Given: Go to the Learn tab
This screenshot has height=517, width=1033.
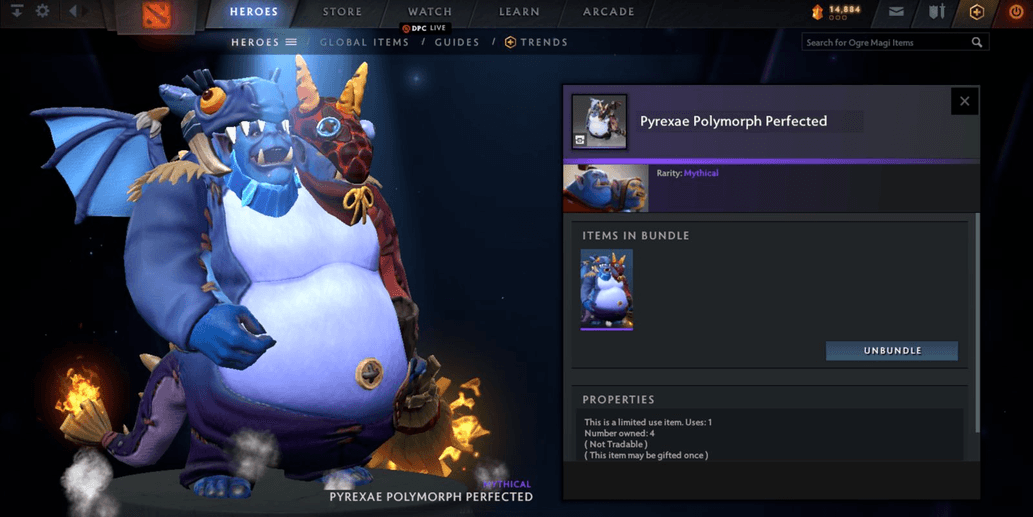Looking at the screenshot, I should pos(519,12).
